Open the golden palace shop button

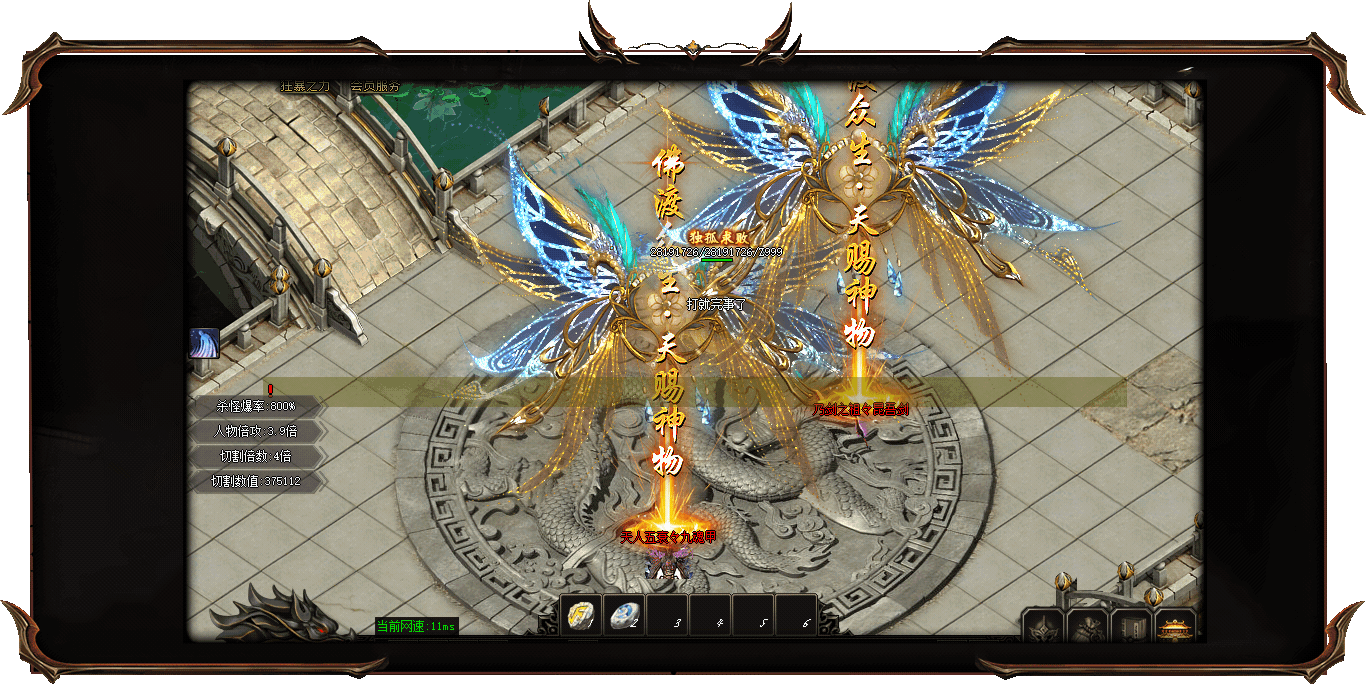point(1175,627)
